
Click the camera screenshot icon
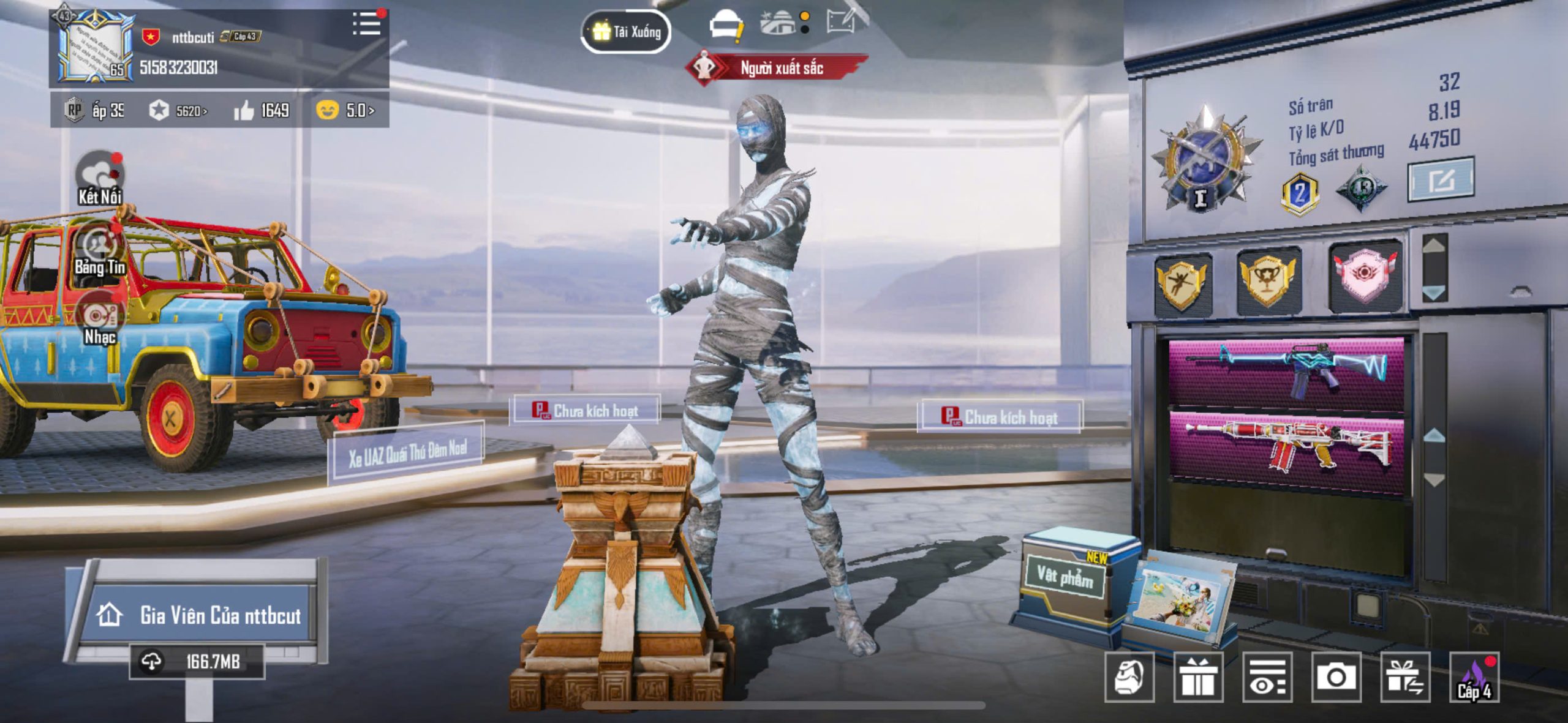pyautogui.click(x=1336, y=677)
